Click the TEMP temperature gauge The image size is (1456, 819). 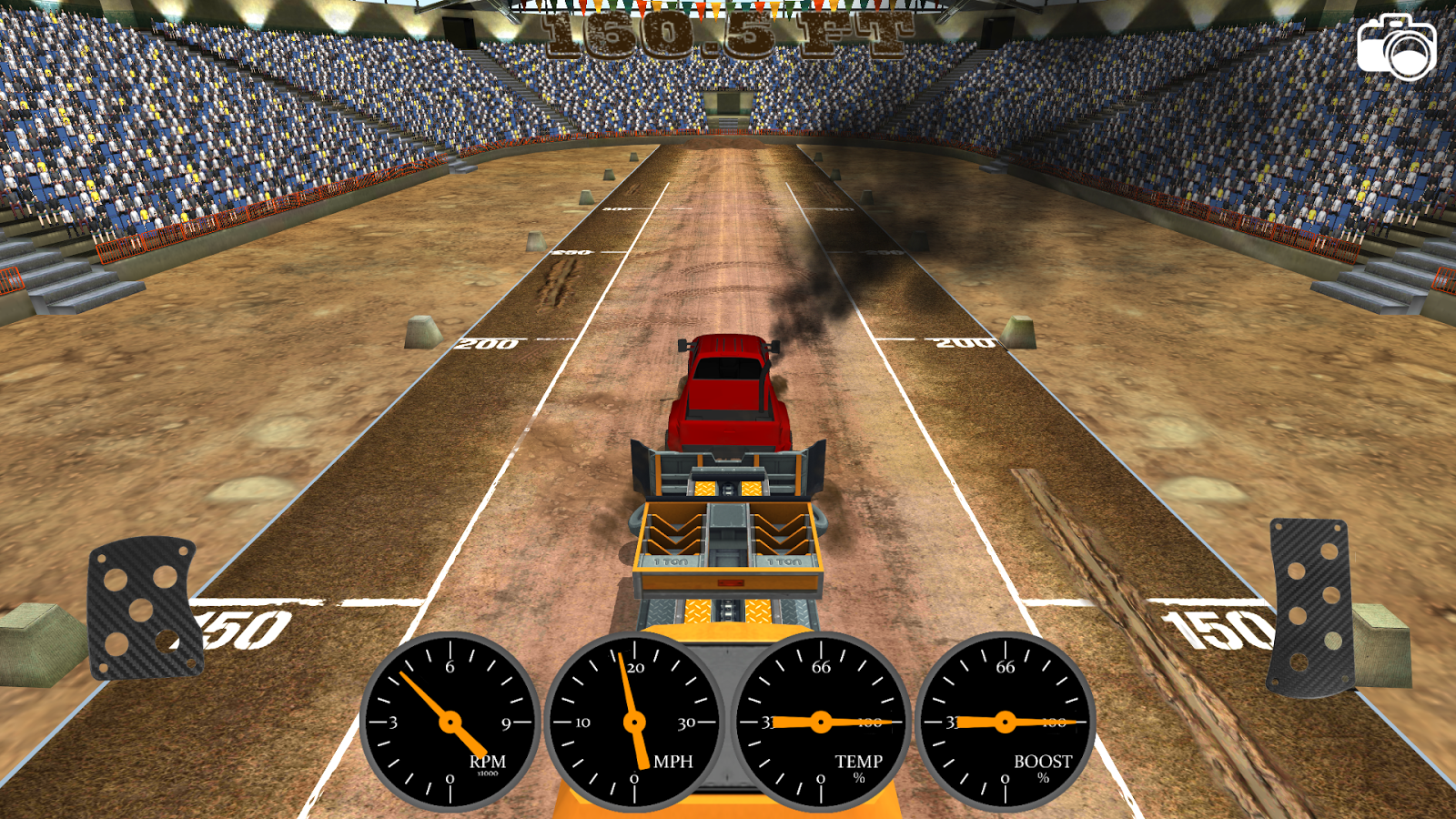pyautogui.click(x=821, y=722)
